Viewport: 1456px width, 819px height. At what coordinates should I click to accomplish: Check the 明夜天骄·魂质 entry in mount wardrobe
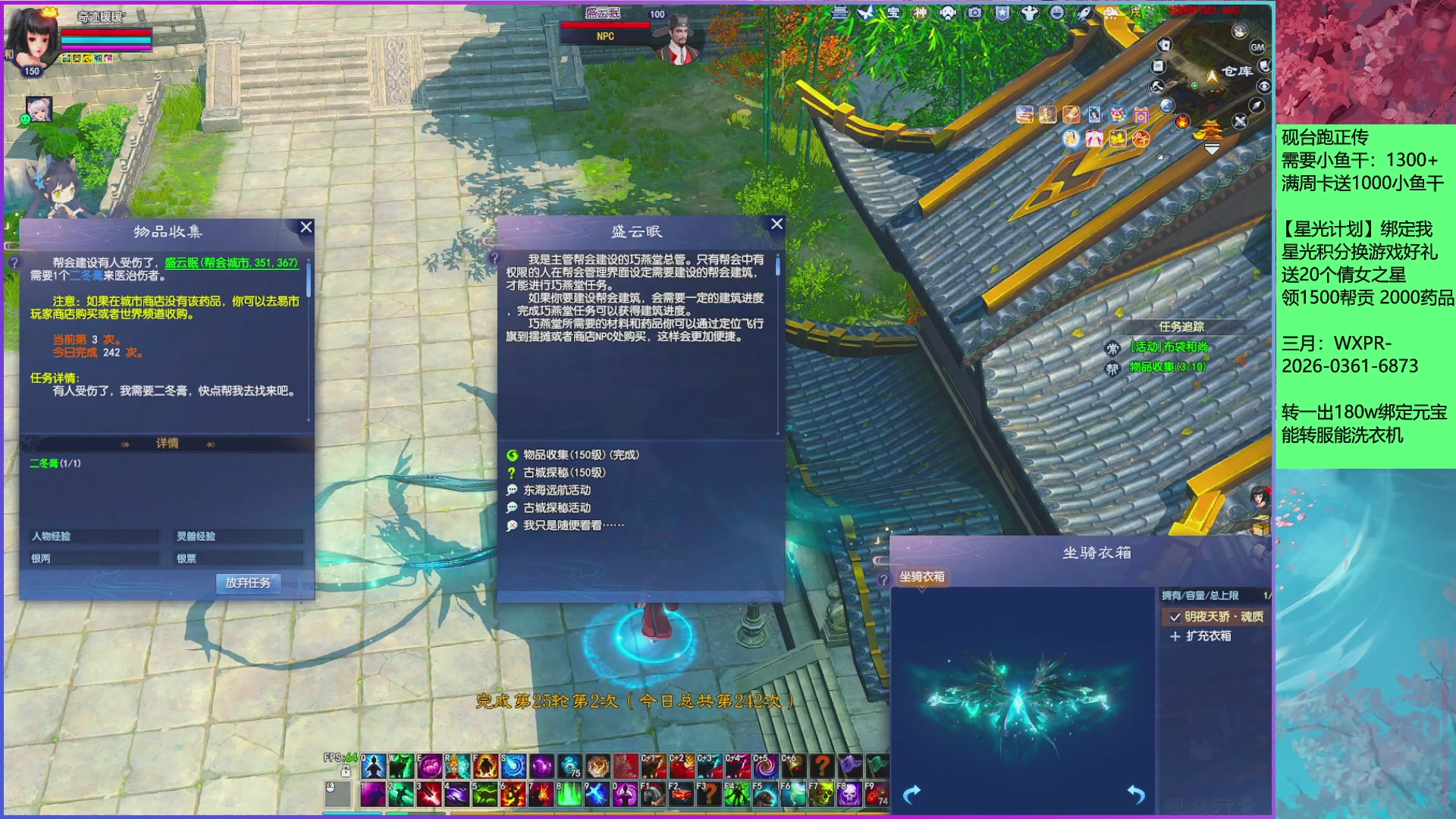pos(1175,618)
